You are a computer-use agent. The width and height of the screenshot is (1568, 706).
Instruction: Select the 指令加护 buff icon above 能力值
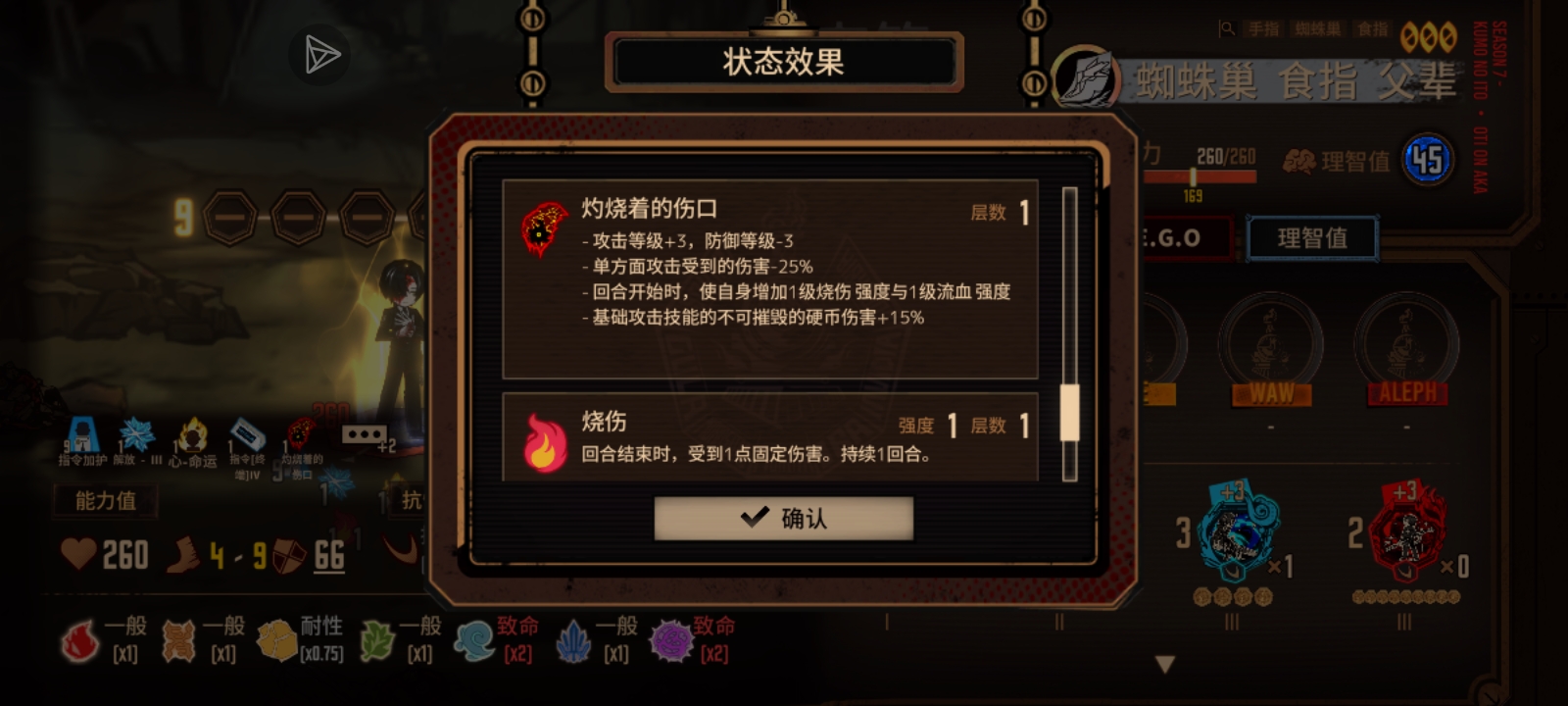pos(81,432)
